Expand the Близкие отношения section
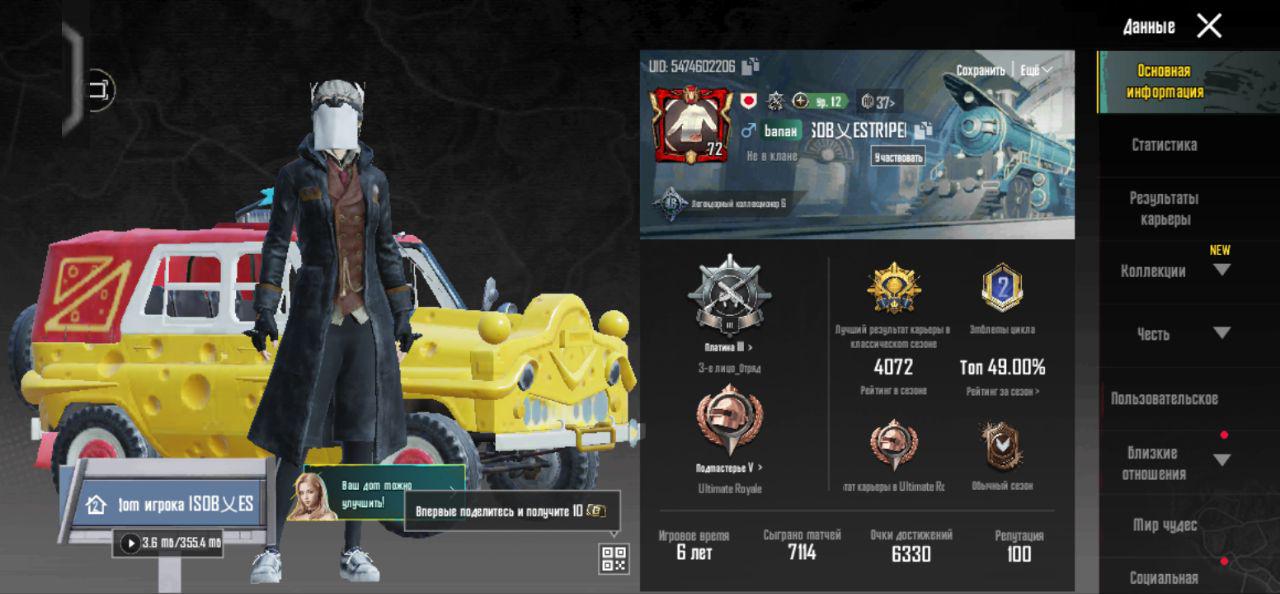Viewport: 1280px width, 594px height. click(x=1221, y=460)
